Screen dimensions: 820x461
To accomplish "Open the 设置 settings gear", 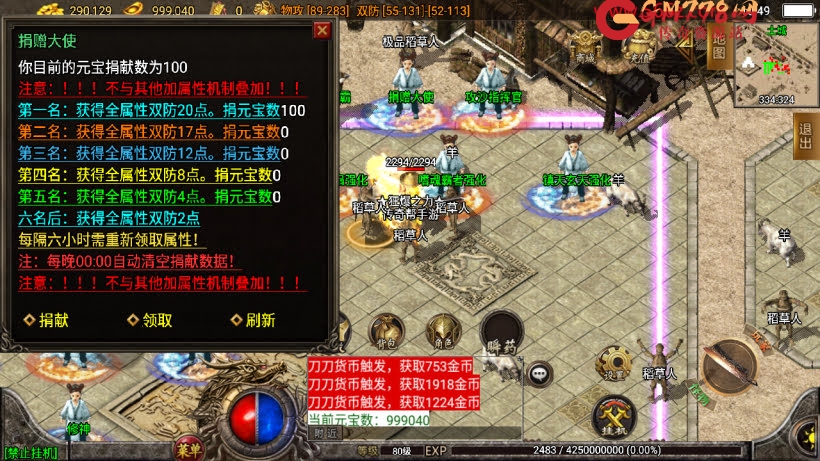I will [x=611, y=365].
